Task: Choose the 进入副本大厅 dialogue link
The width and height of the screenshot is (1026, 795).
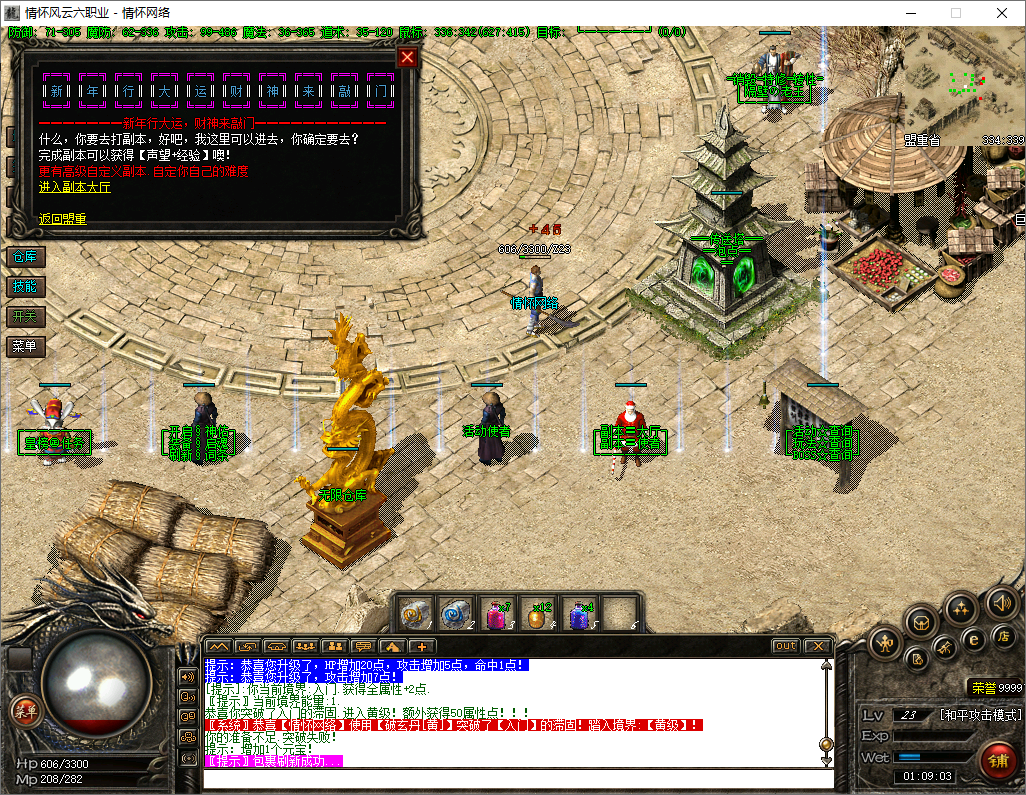Action: pyautogui.click(x=76, y=187)
